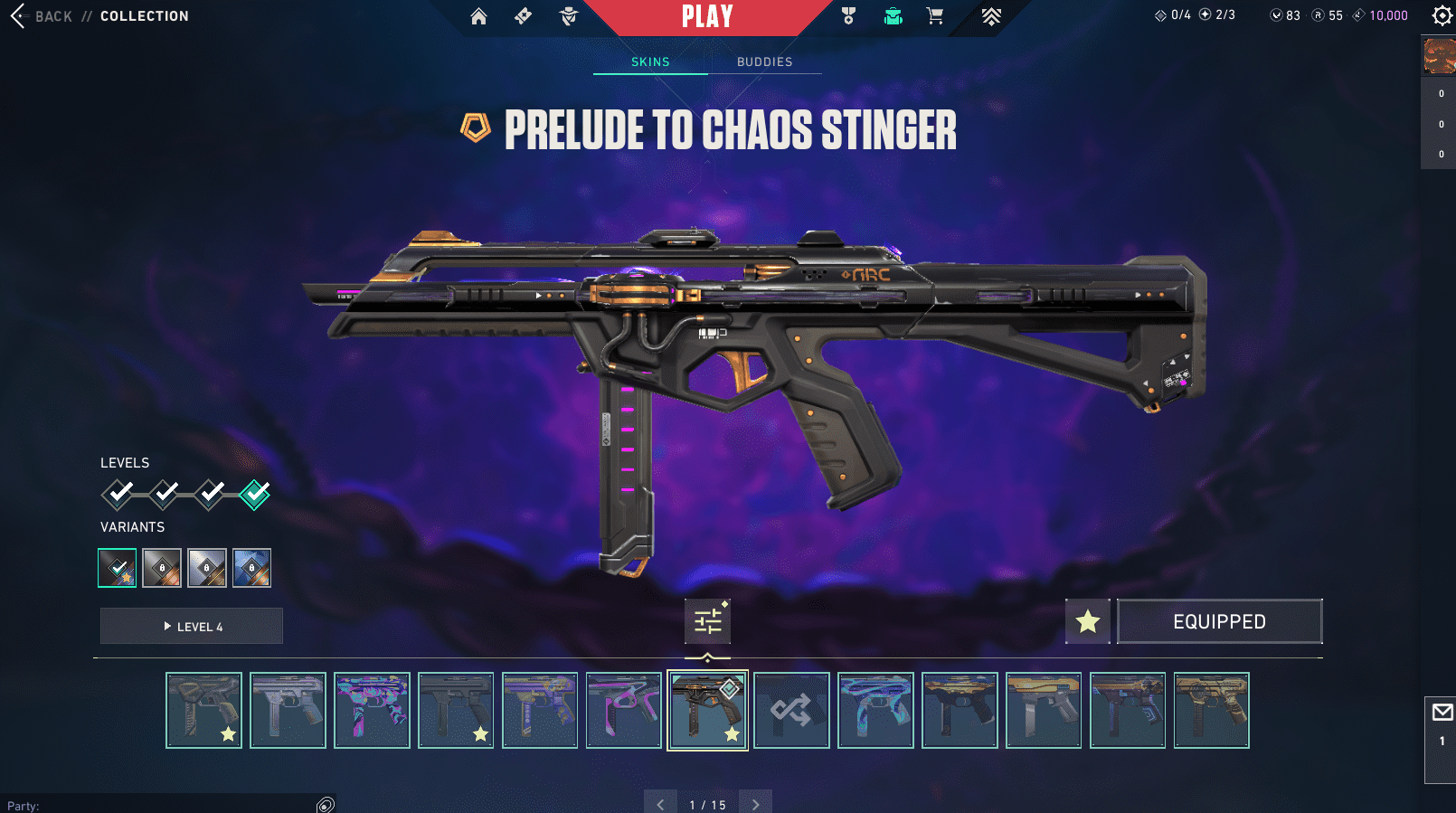Choose the first unlocked variant swatch
The height and width of the screenshot is (813, 1456).
pos(118,568)
